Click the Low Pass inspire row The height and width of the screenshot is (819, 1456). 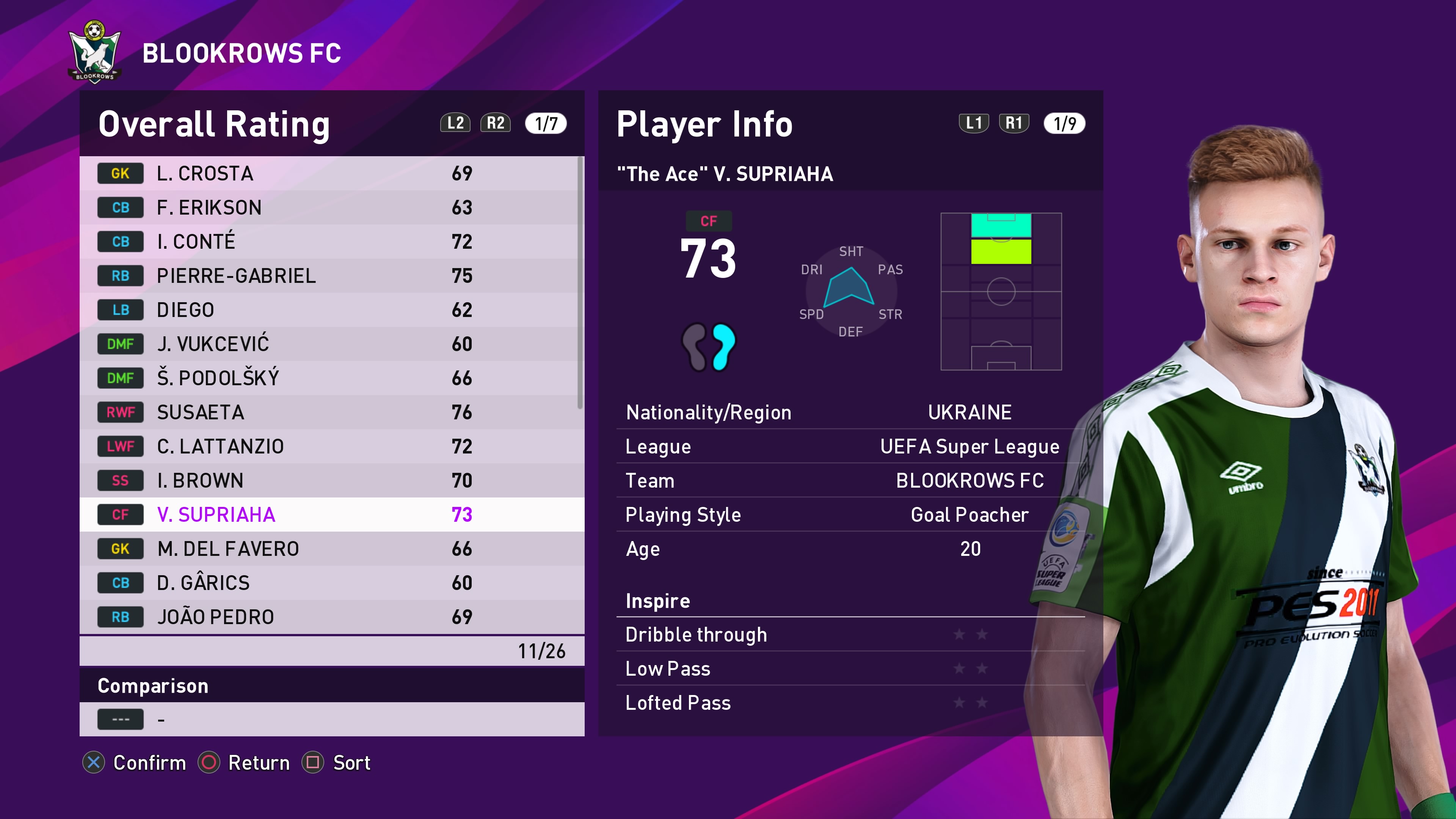(x=850, y=668)
